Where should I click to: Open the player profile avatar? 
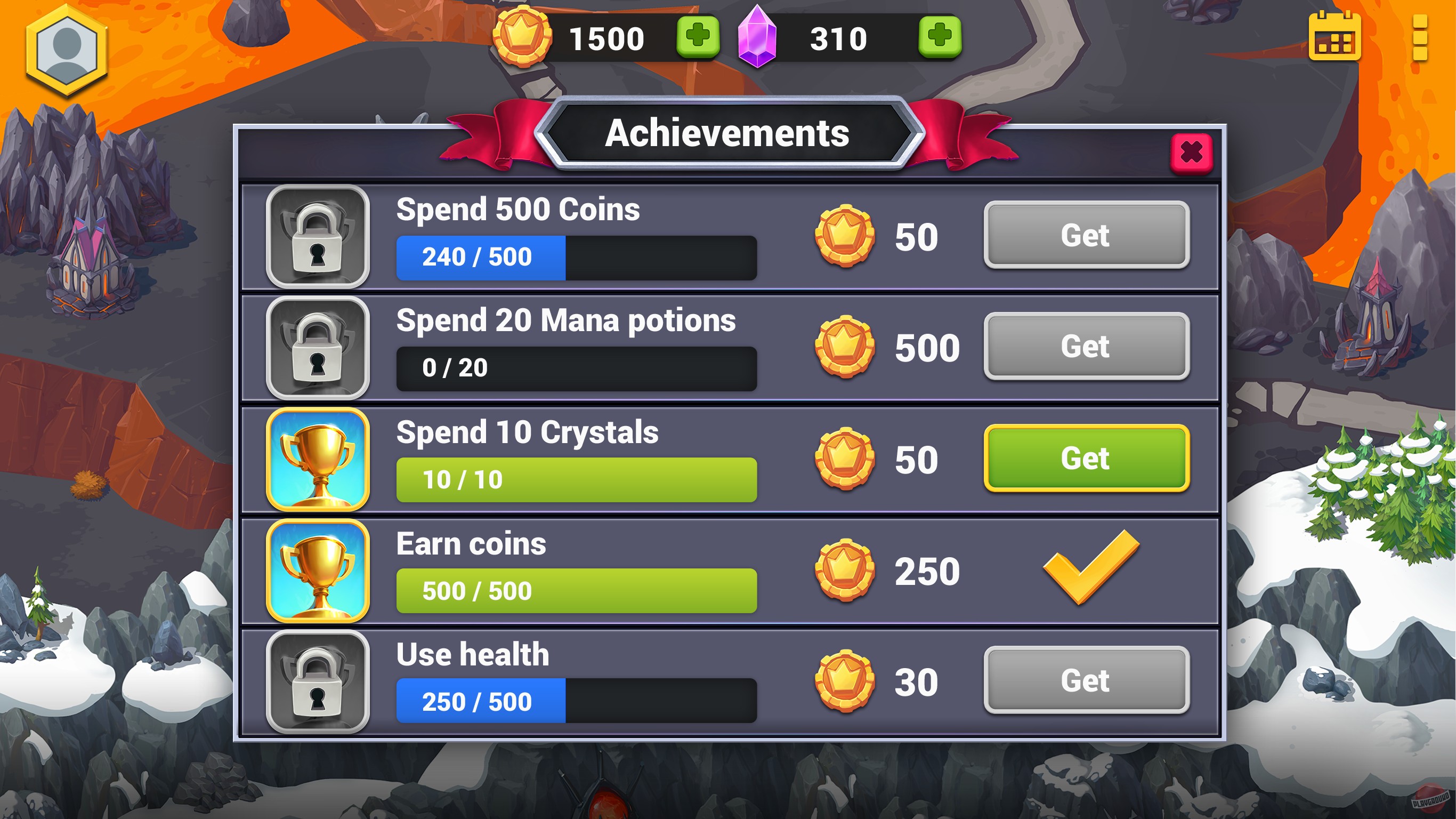[x=68, y=48]
